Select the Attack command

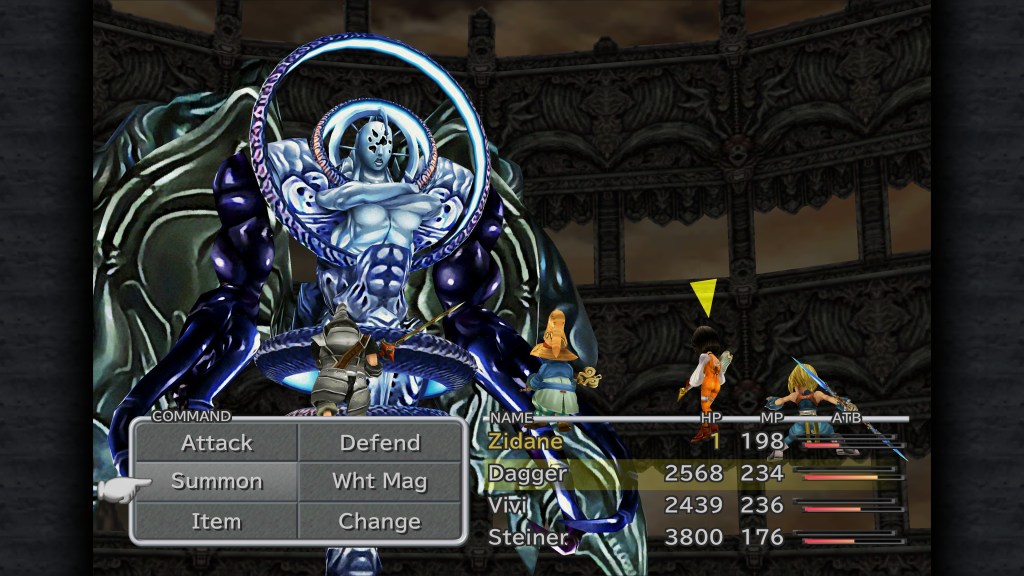216,442
